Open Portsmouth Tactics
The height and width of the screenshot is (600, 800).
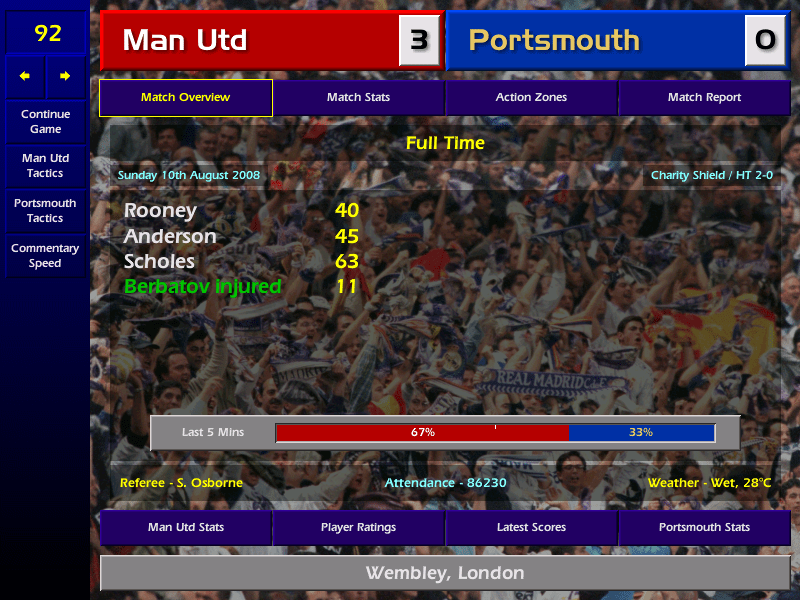coord(45,210)
